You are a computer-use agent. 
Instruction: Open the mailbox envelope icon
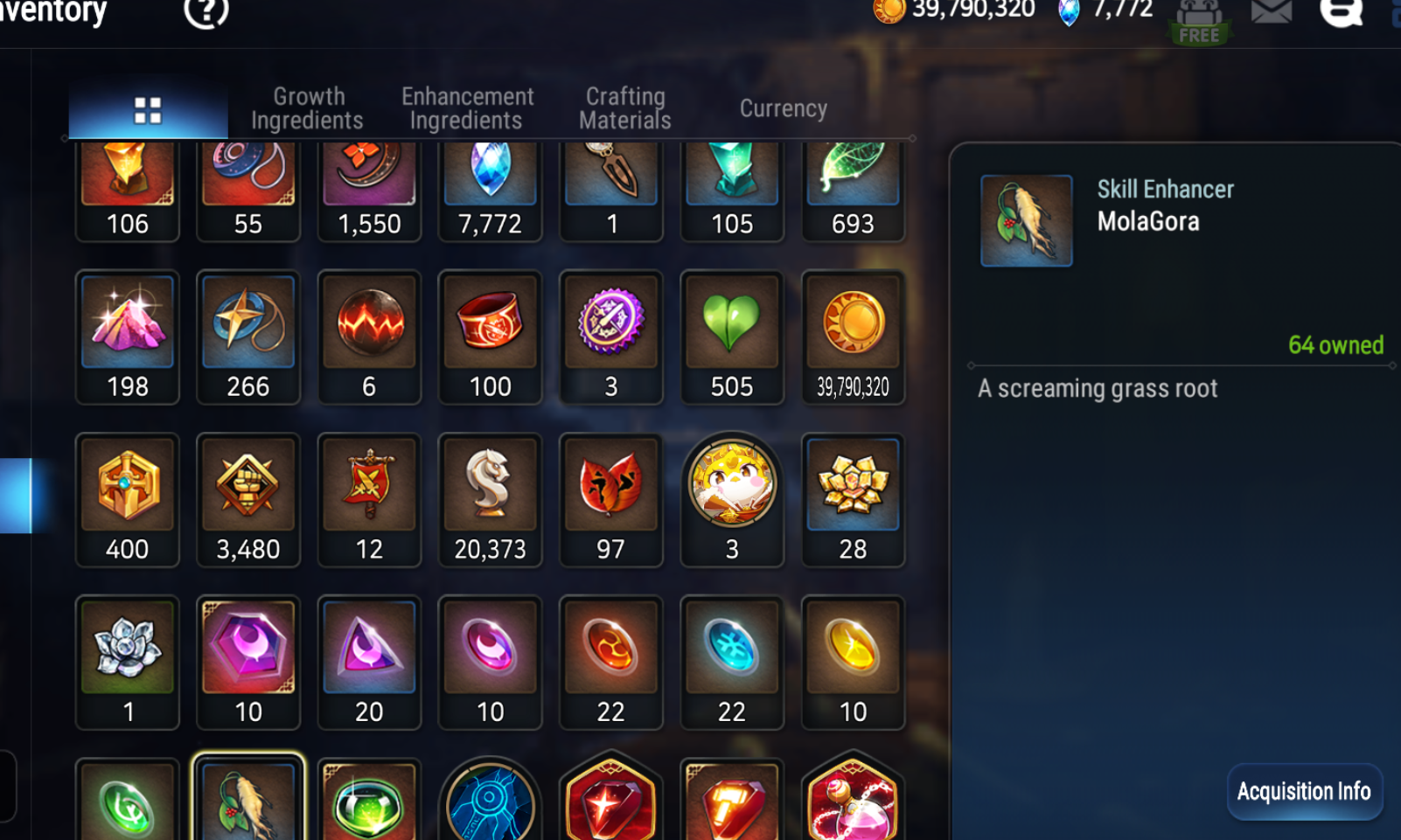pos(1271,12)
